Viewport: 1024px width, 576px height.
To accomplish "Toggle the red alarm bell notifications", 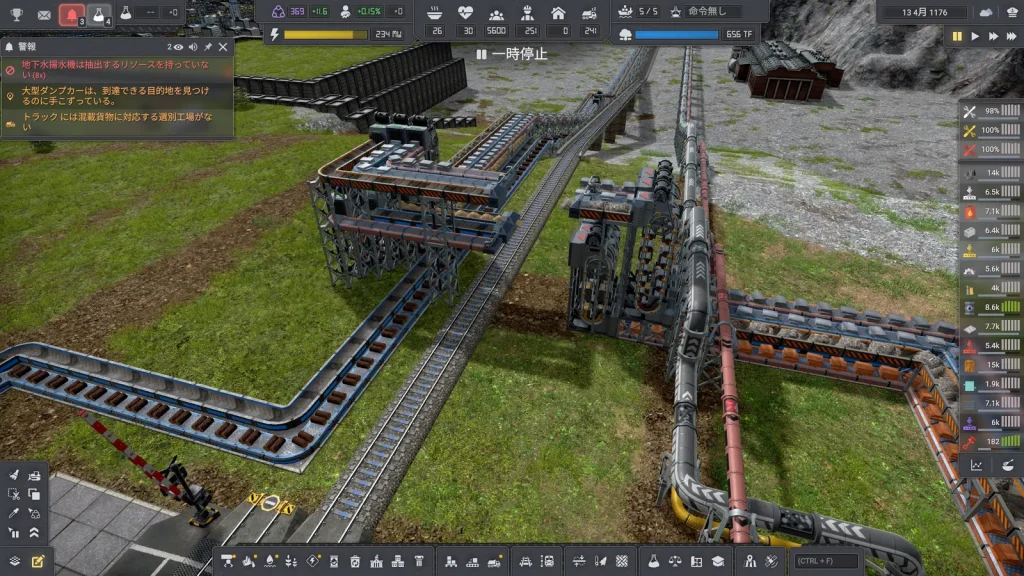I will click(x=71, y=14).
